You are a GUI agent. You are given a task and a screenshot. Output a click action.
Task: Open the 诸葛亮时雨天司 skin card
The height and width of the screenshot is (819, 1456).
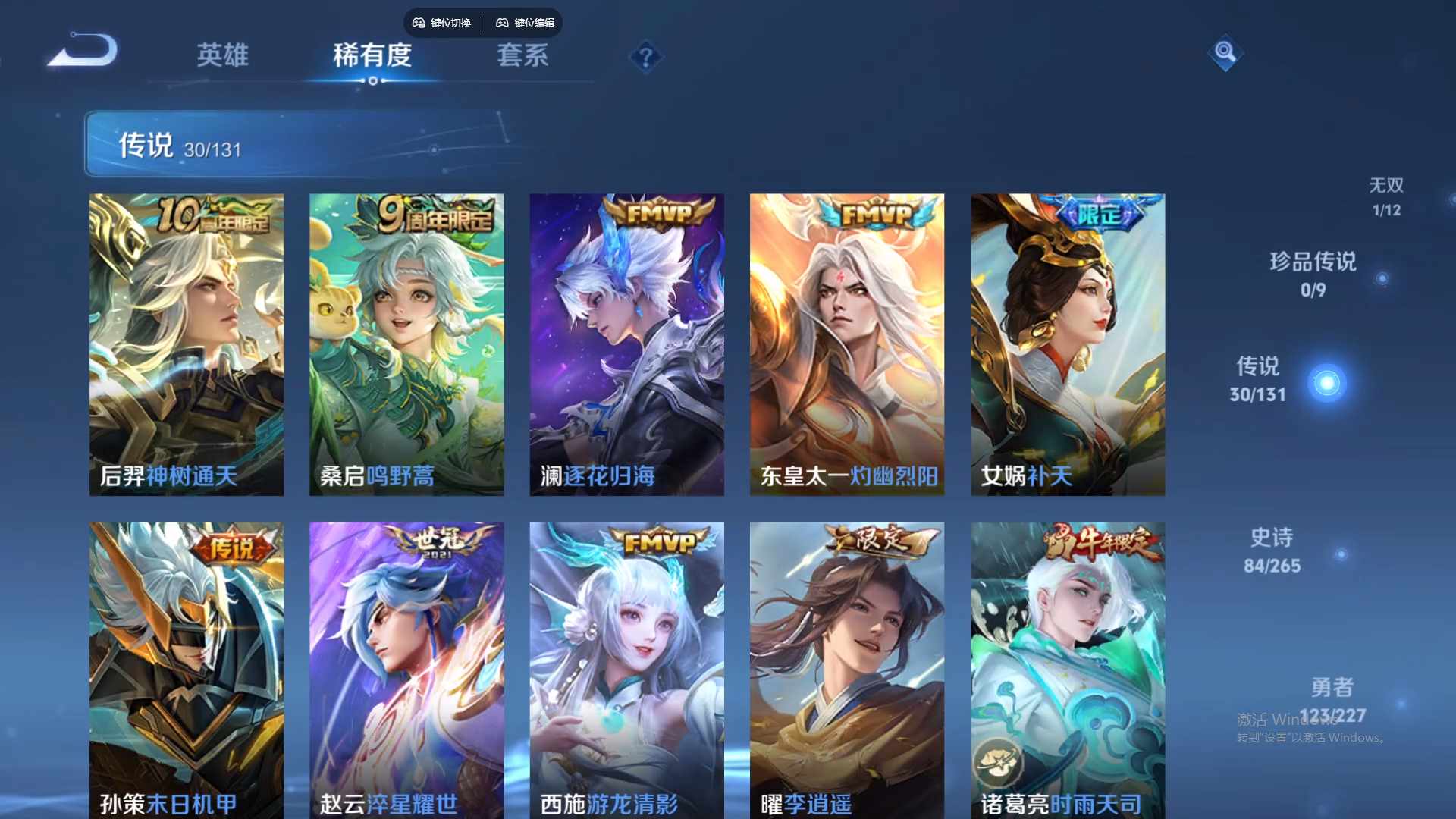1068,671
